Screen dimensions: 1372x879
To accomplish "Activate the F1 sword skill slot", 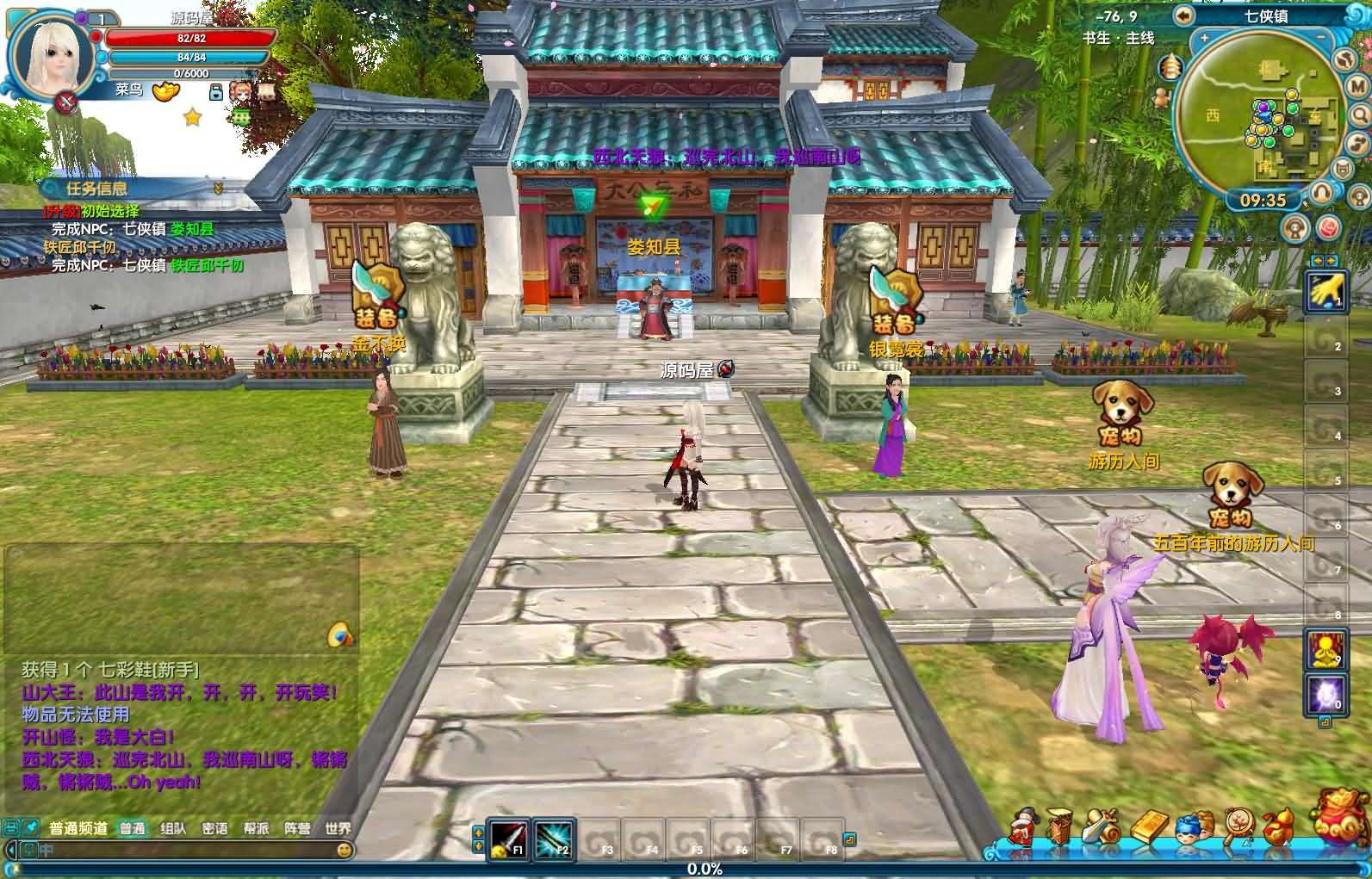I will [x=509, y=838].
